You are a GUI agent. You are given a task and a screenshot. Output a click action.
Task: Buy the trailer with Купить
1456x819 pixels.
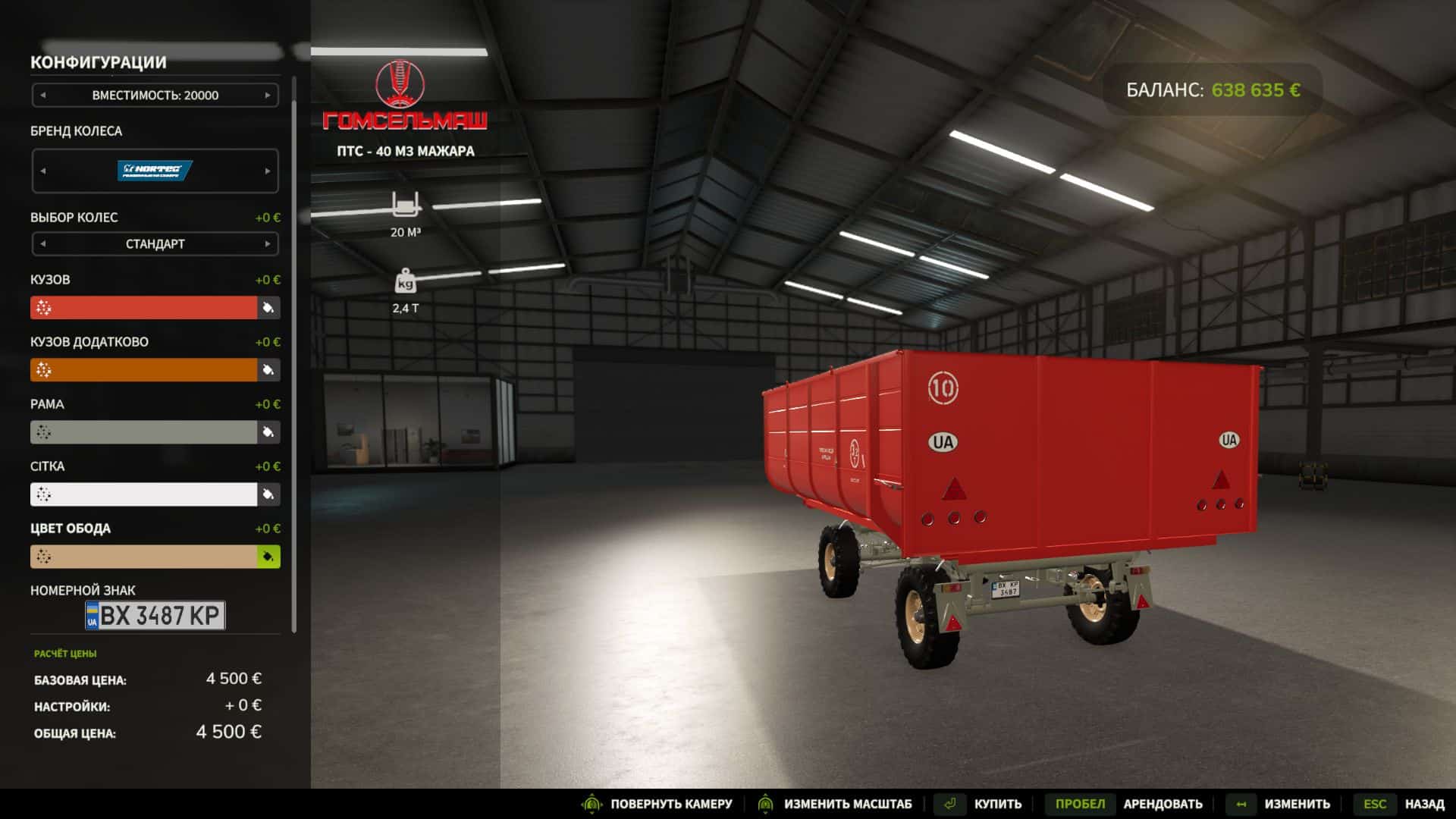click(x=997, y=804)
